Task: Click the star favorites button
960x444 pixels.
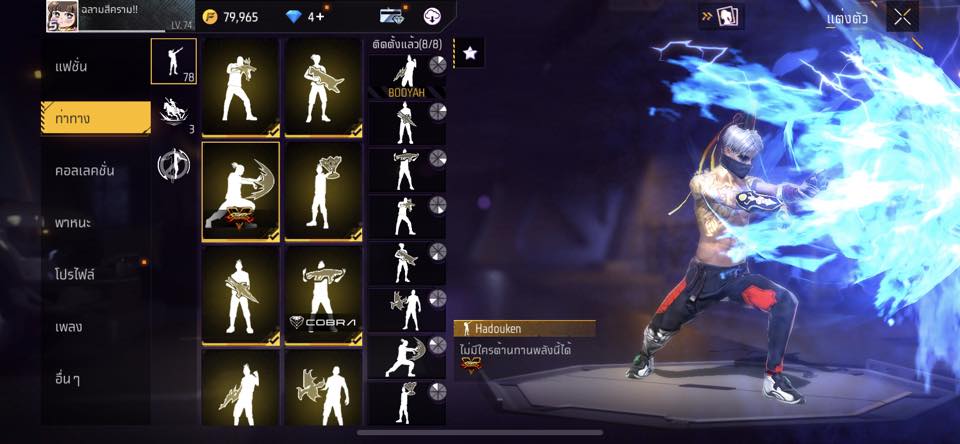Action: coord(470,54)
